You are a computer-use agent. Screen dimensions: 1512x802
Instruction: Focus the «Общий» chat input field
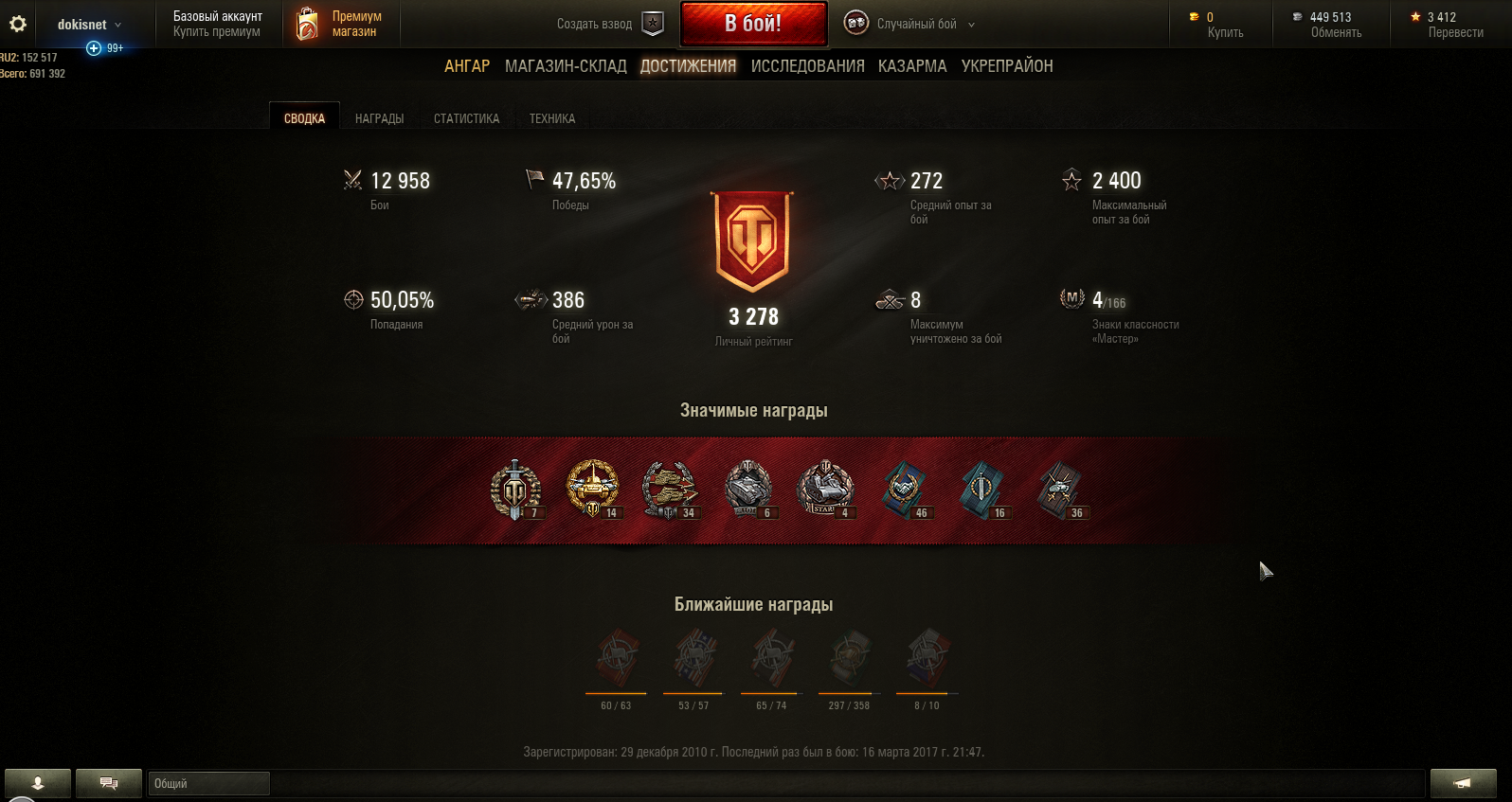point(209,784)
